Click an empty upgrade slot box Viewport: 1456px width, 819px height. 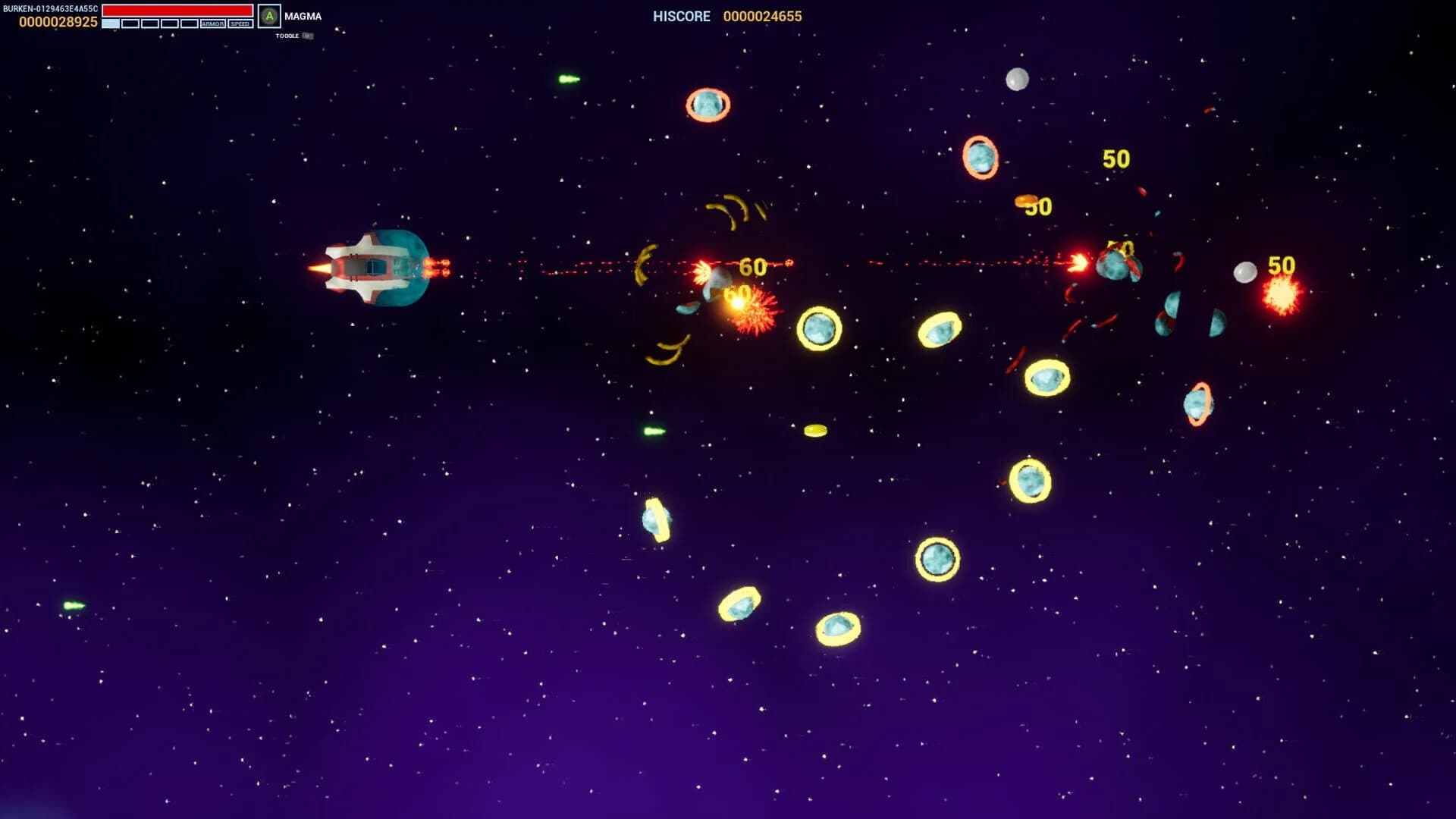[130, 23]
